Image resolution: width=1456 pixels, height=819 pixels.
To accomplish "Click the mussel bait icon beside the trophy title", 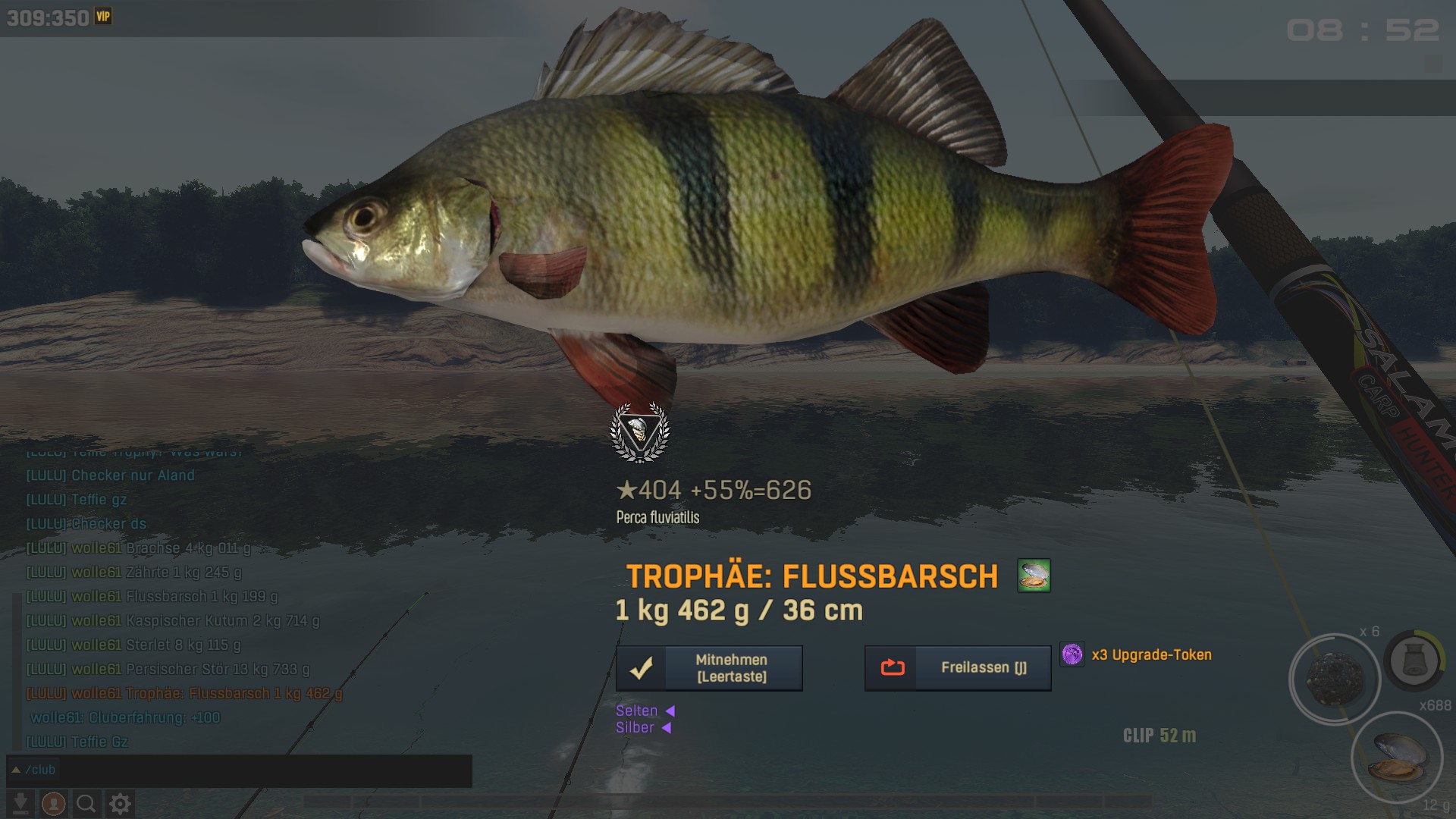I will point(1034,576).
